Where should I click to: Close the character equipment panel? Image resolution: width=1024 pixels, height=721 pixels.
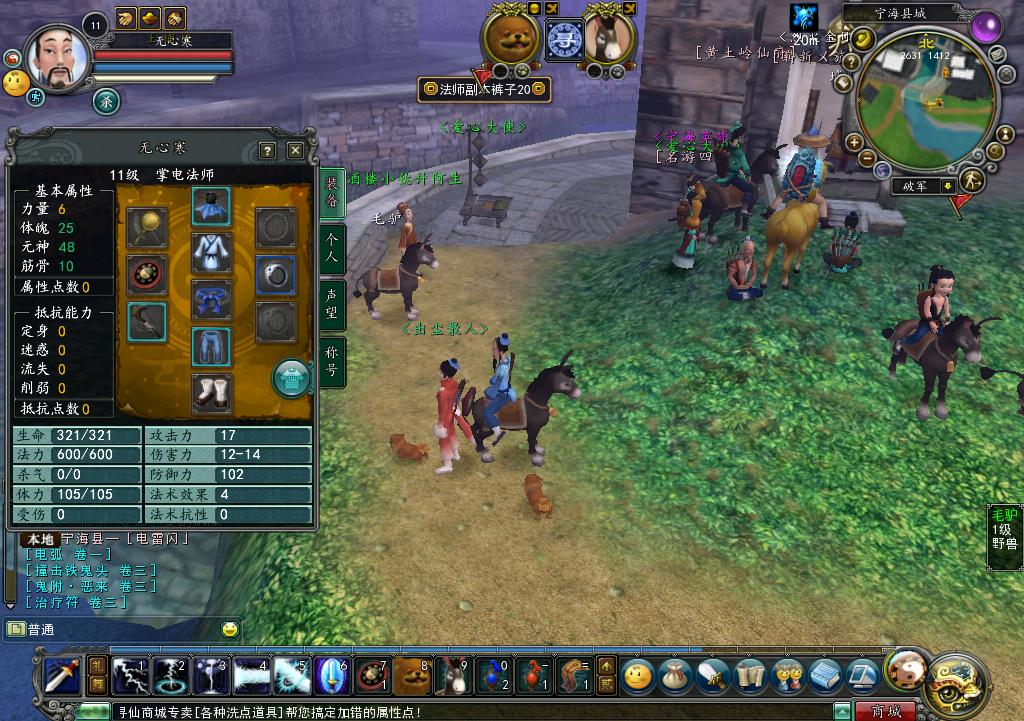pos(295,151)
